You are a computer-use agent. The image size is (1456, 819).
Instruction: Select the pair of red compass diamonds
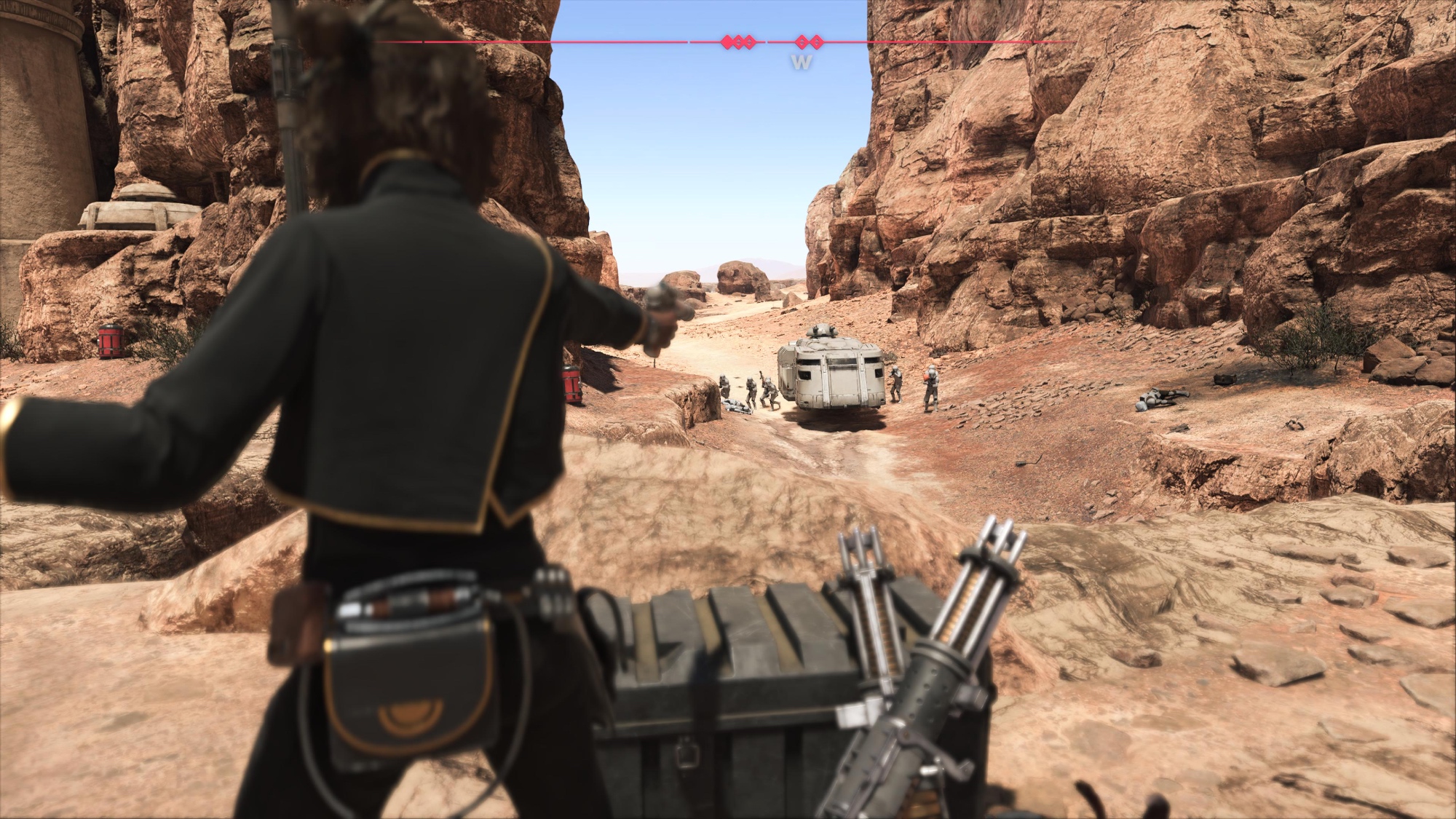808,42
